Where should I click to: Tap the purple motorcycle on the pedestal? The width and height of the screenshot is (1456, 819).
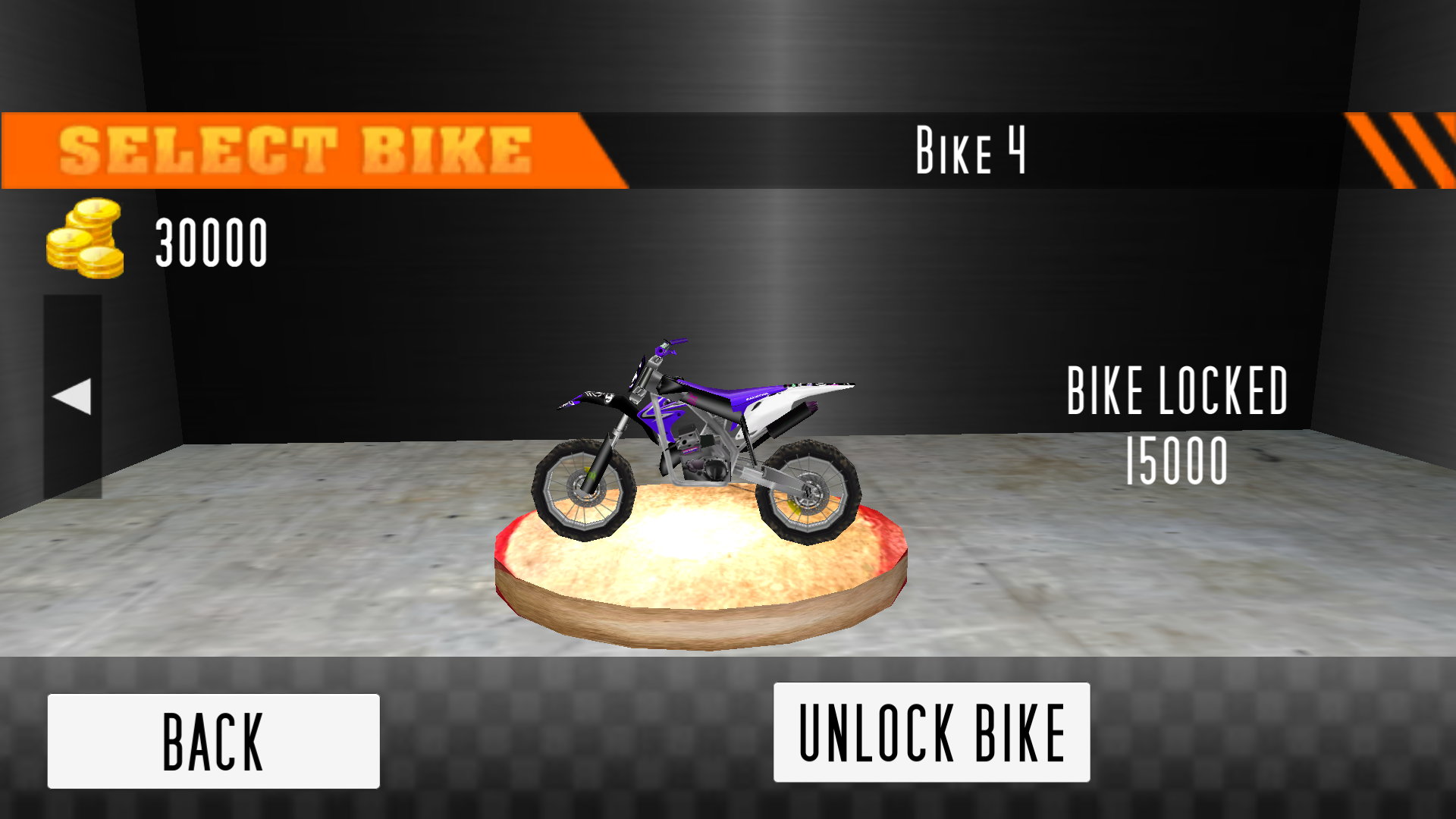pyautogui.click(x=698, y=432)
